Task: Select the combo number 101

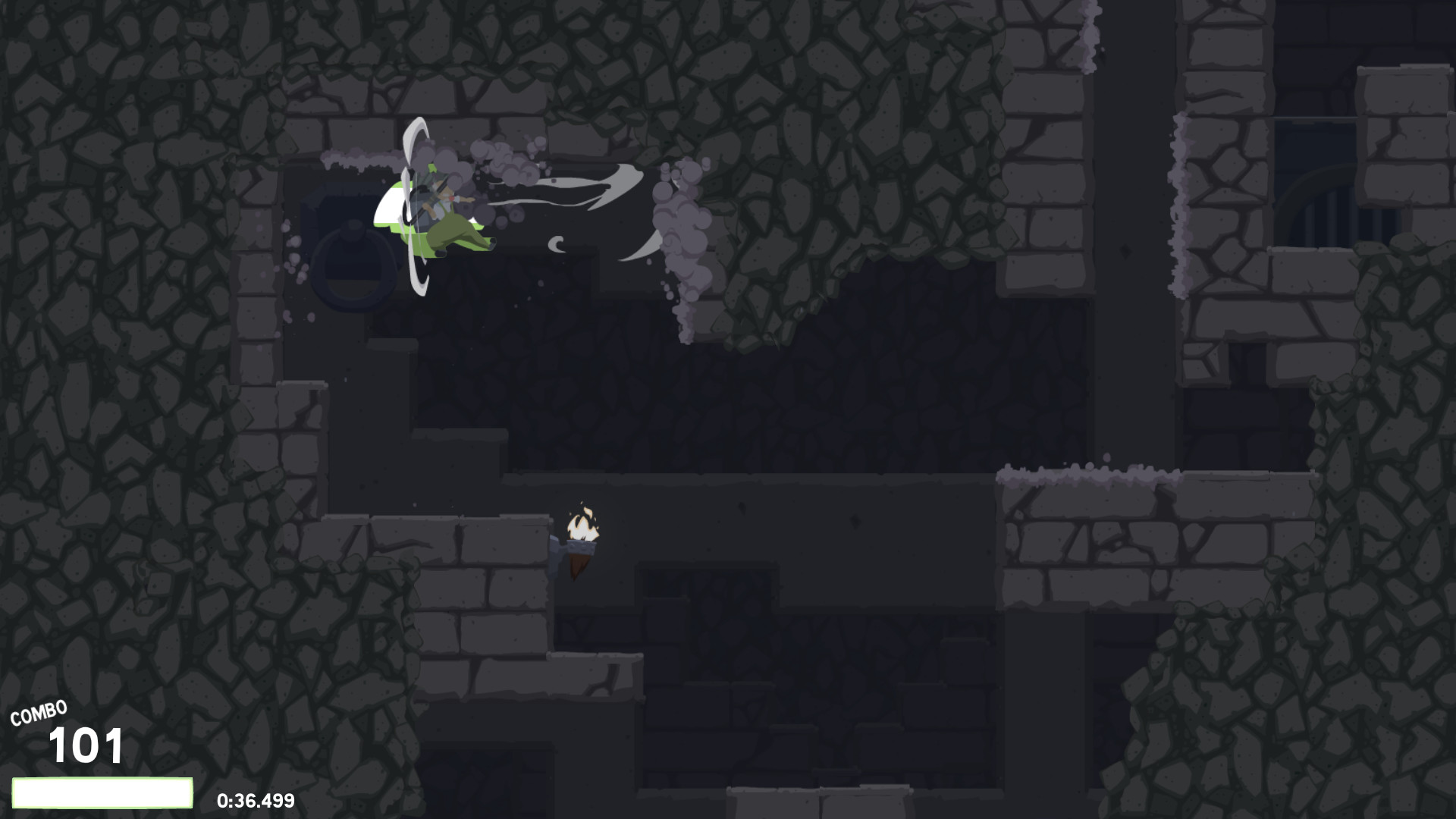Action: click(x=85, y=747)
